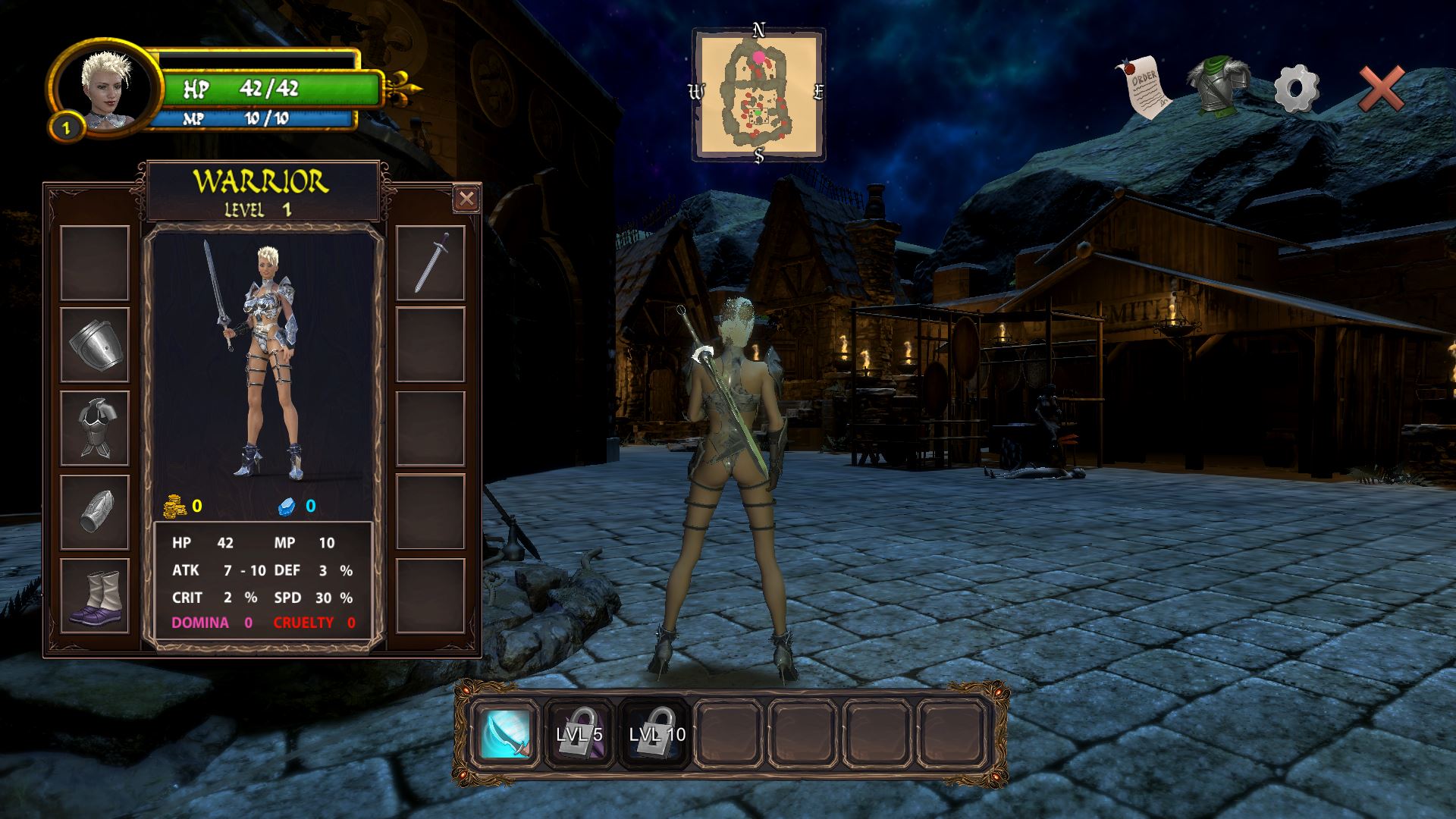Open the gear settings
1456x819 pixels.
click(1296, 89)
